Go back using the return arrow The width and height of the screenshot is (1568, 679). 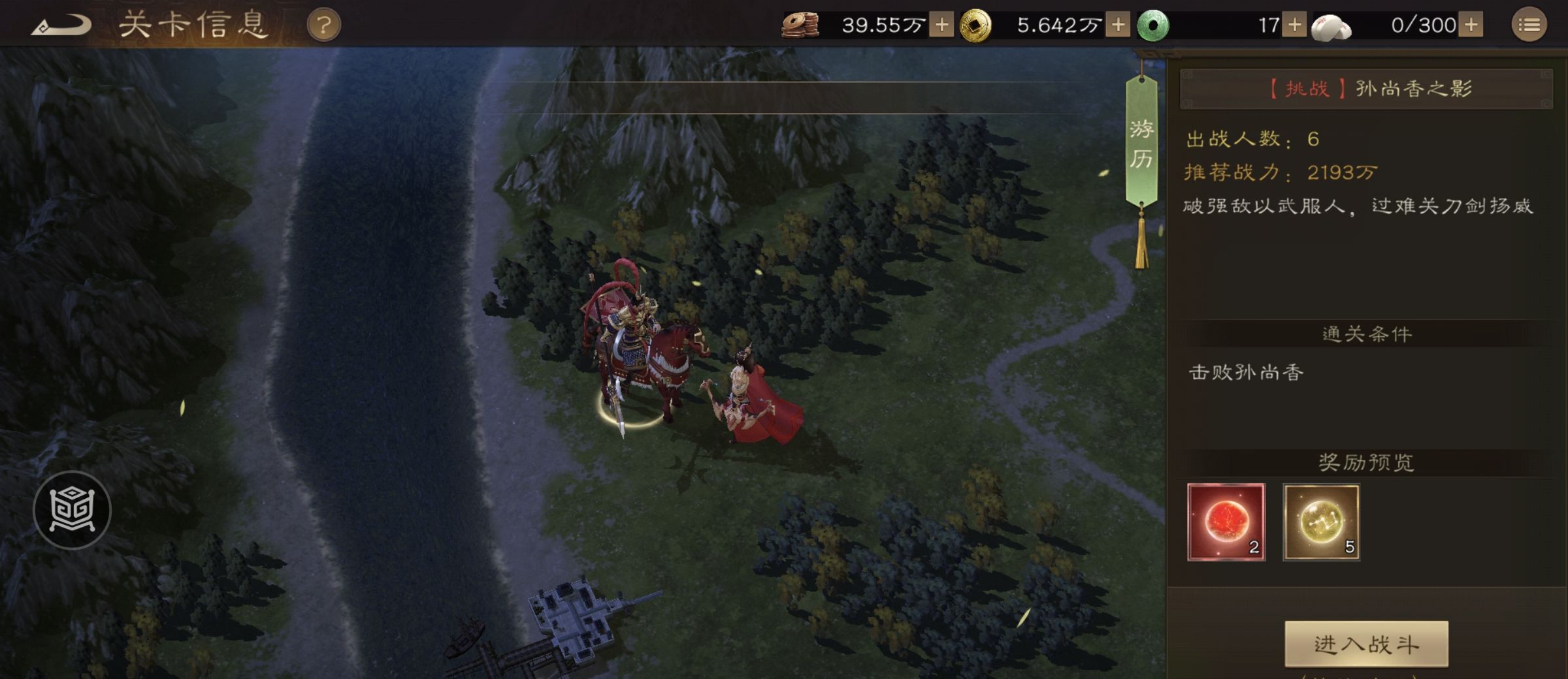coord(62,26)
